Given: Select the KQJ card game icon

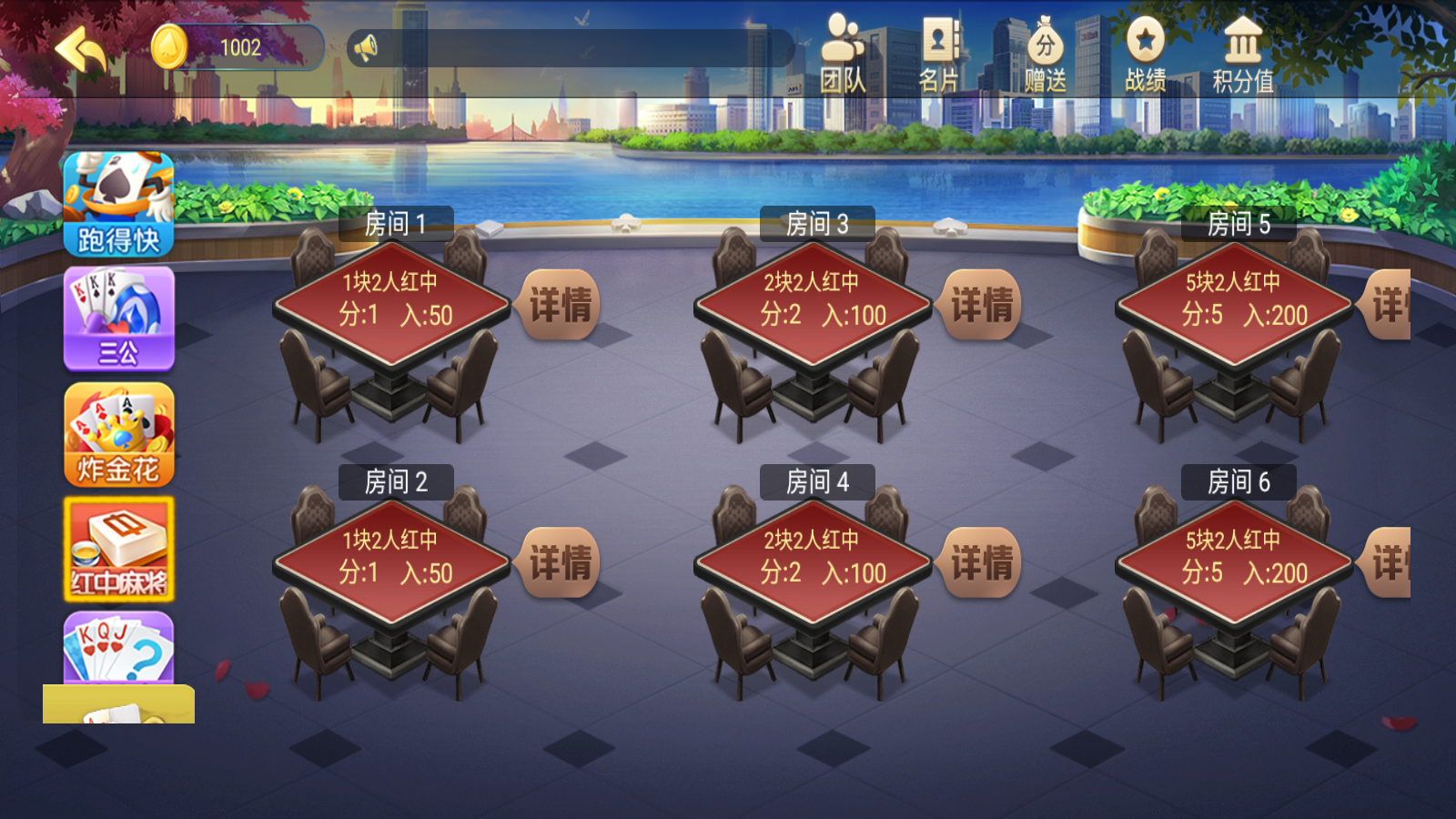Looking at the screenshot, I should coord(117,648).
